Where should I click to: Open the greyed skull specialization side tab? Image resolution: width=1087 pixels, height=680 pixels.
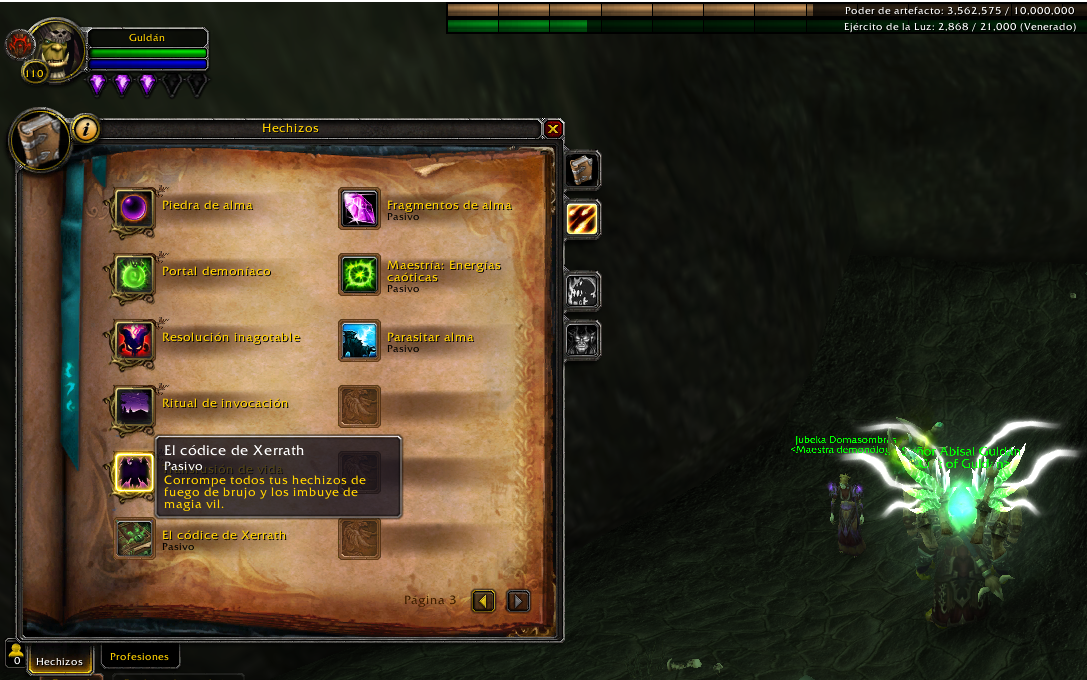pos(581,291)
